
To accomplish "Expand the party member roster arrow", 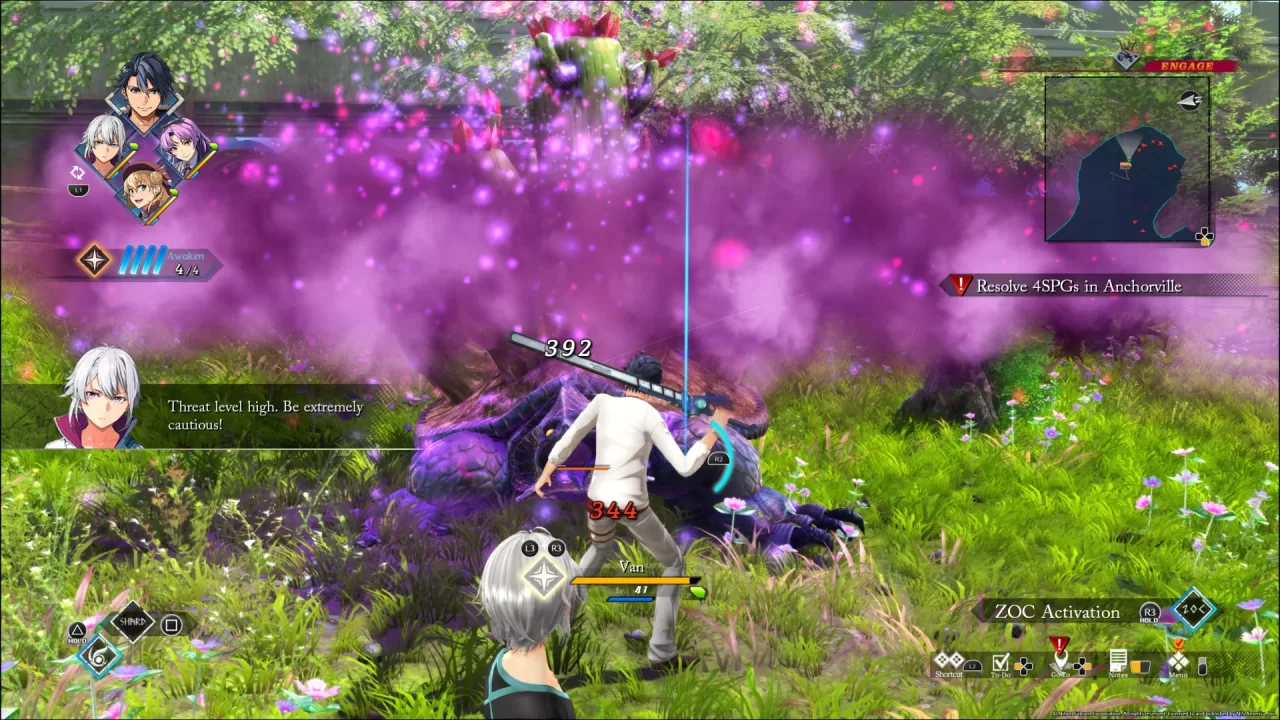I will (x=78, y=172).
